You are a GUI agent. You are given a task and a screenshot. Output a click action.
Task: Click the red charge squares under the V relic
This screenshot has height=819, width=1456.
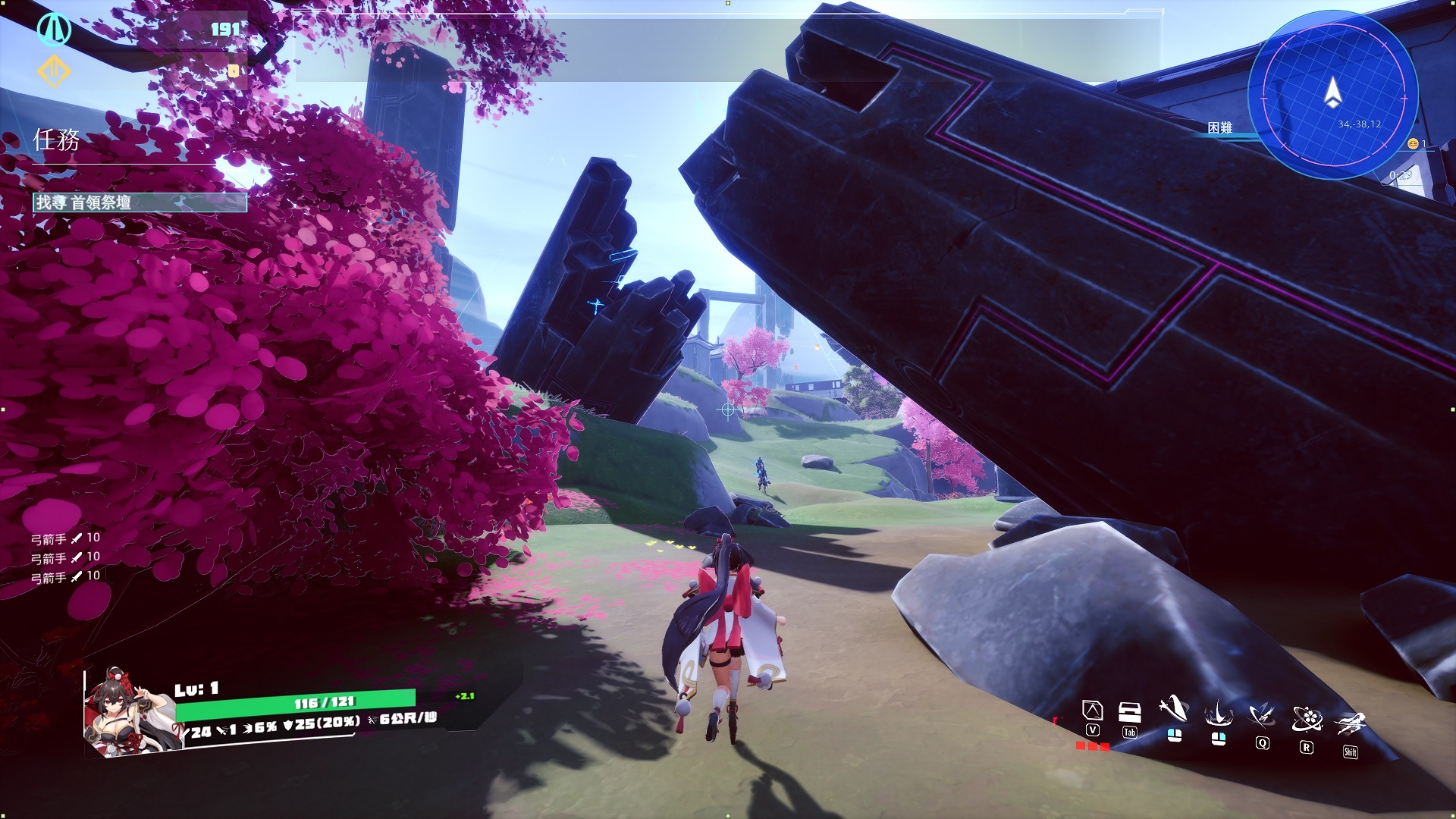[x=1092, y=745]
